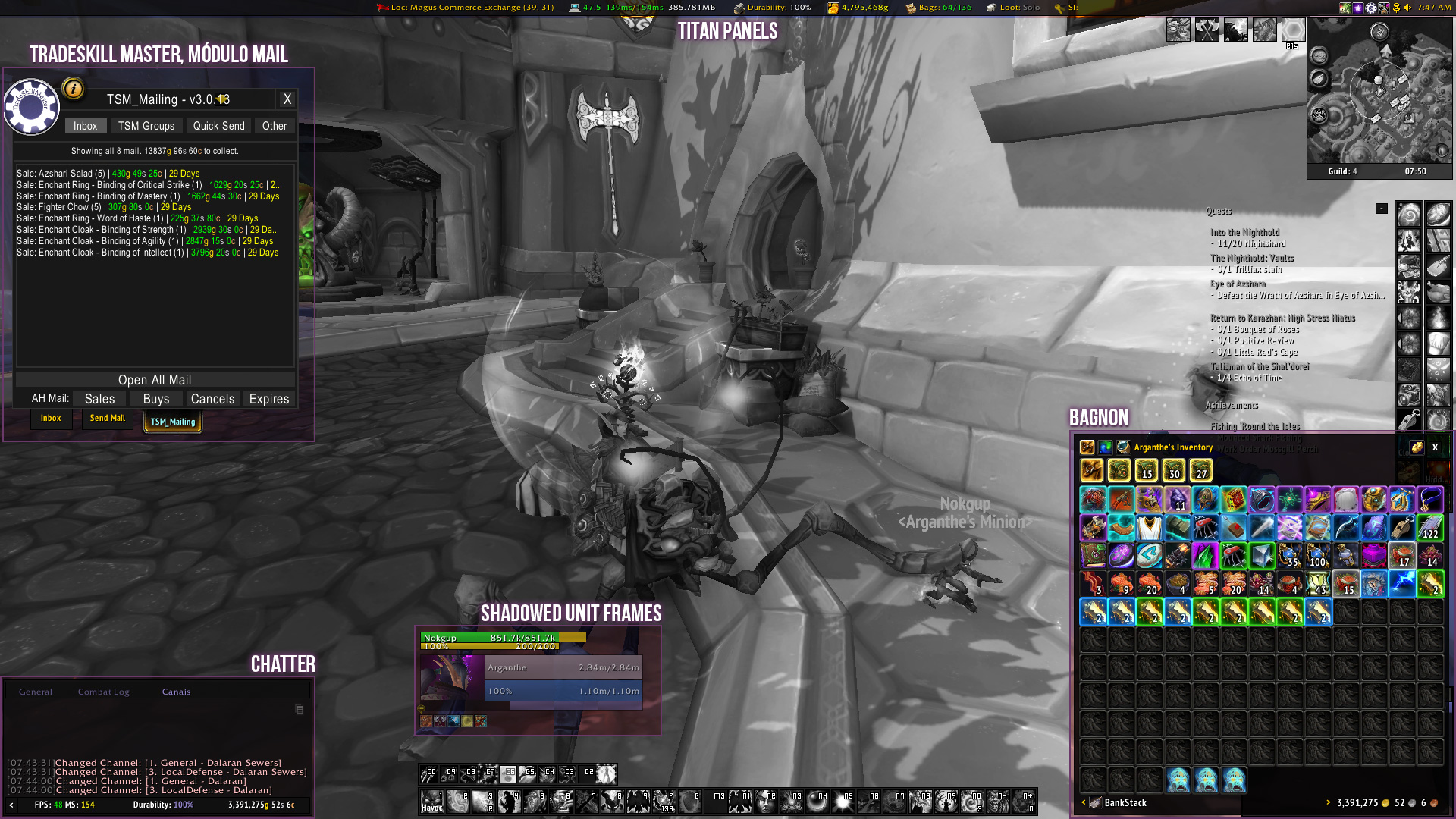Select the Other tab in TSM_Mailing
This screenshot has height=819, width=1456.
[274, 126]
